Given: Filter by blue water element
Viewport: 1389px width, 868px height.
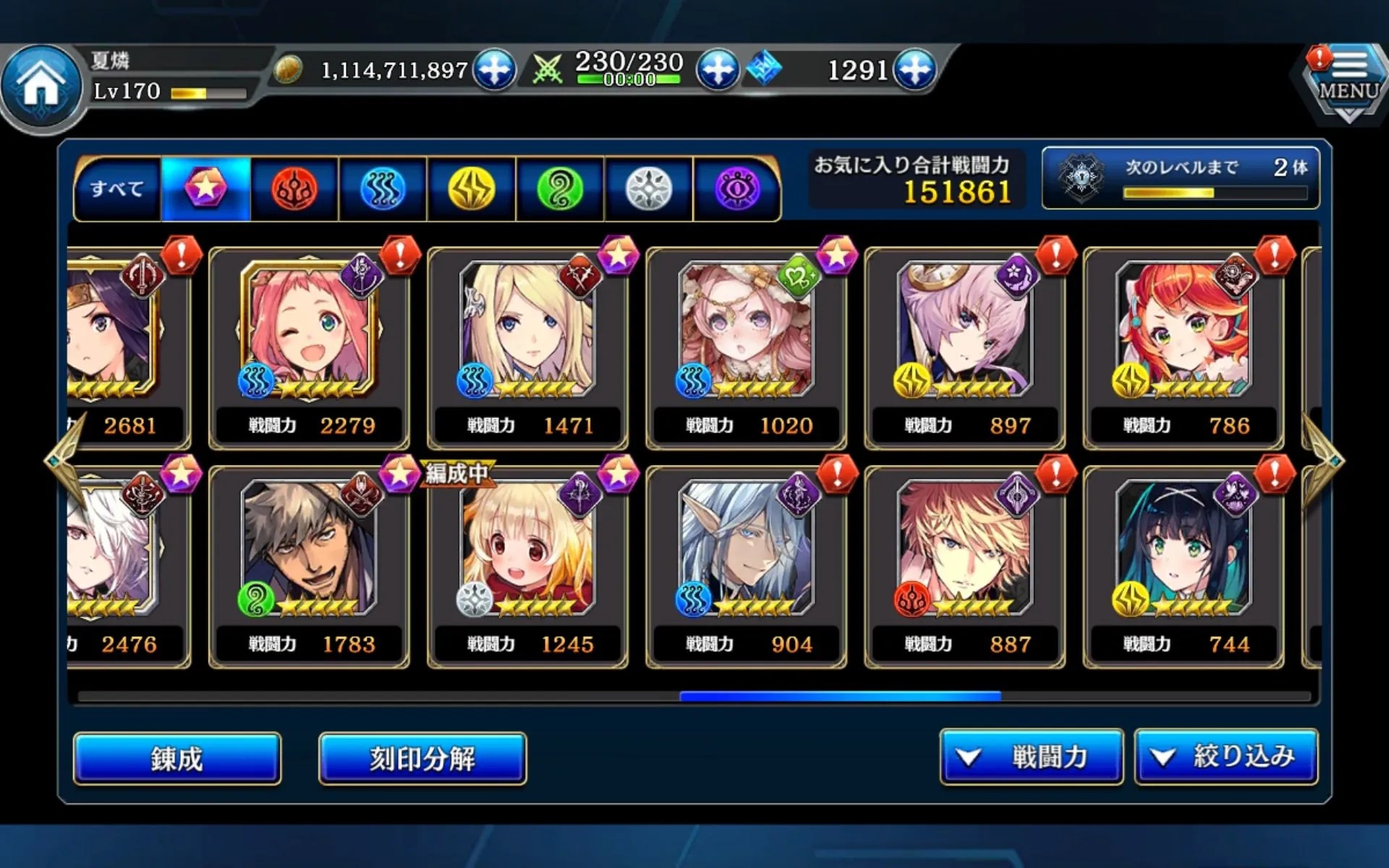Looking at the screenshot, I should pos(383,189).
